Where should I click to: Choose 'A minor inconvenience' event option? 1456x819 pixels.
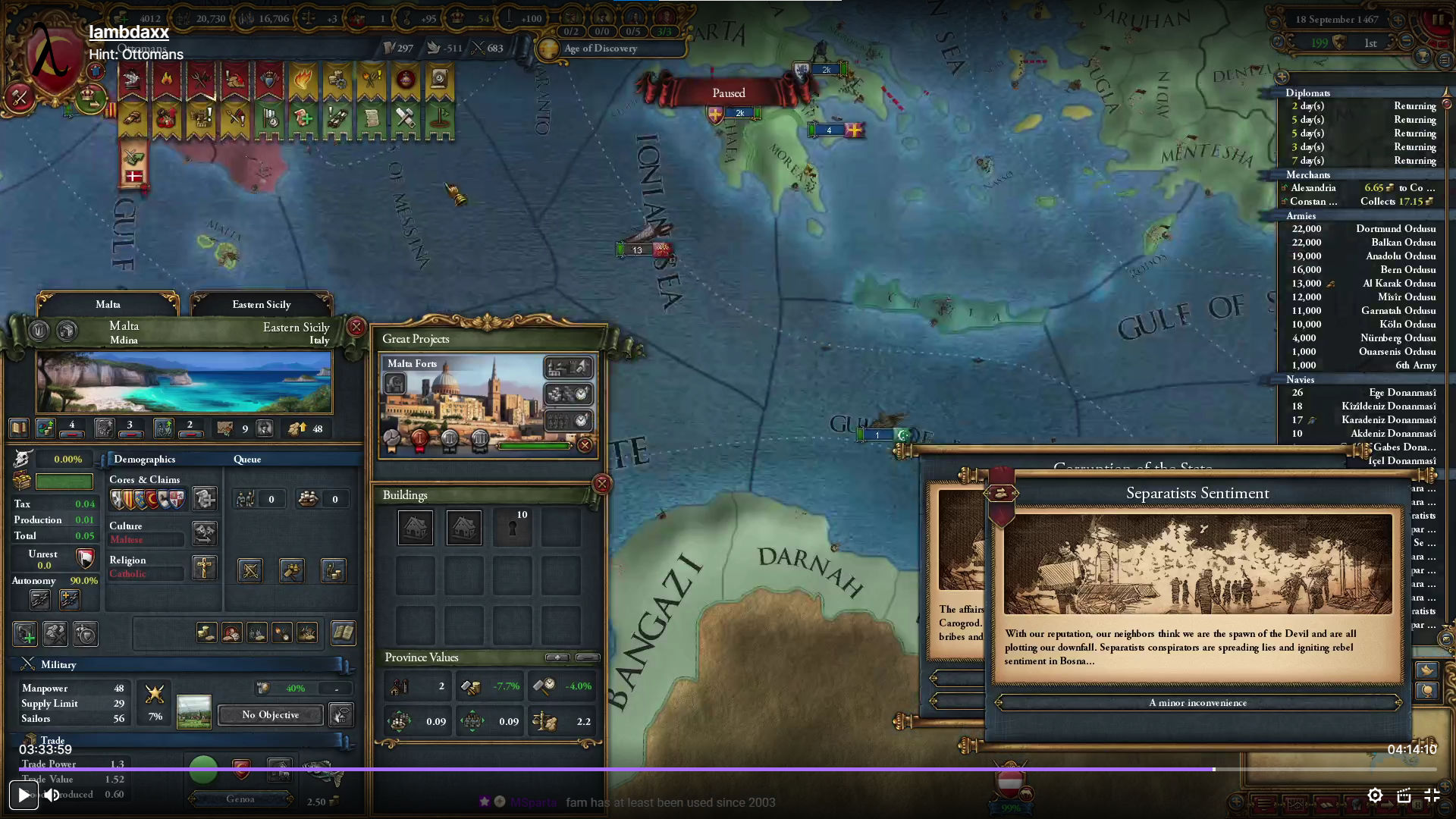[x=1197, y=703]
